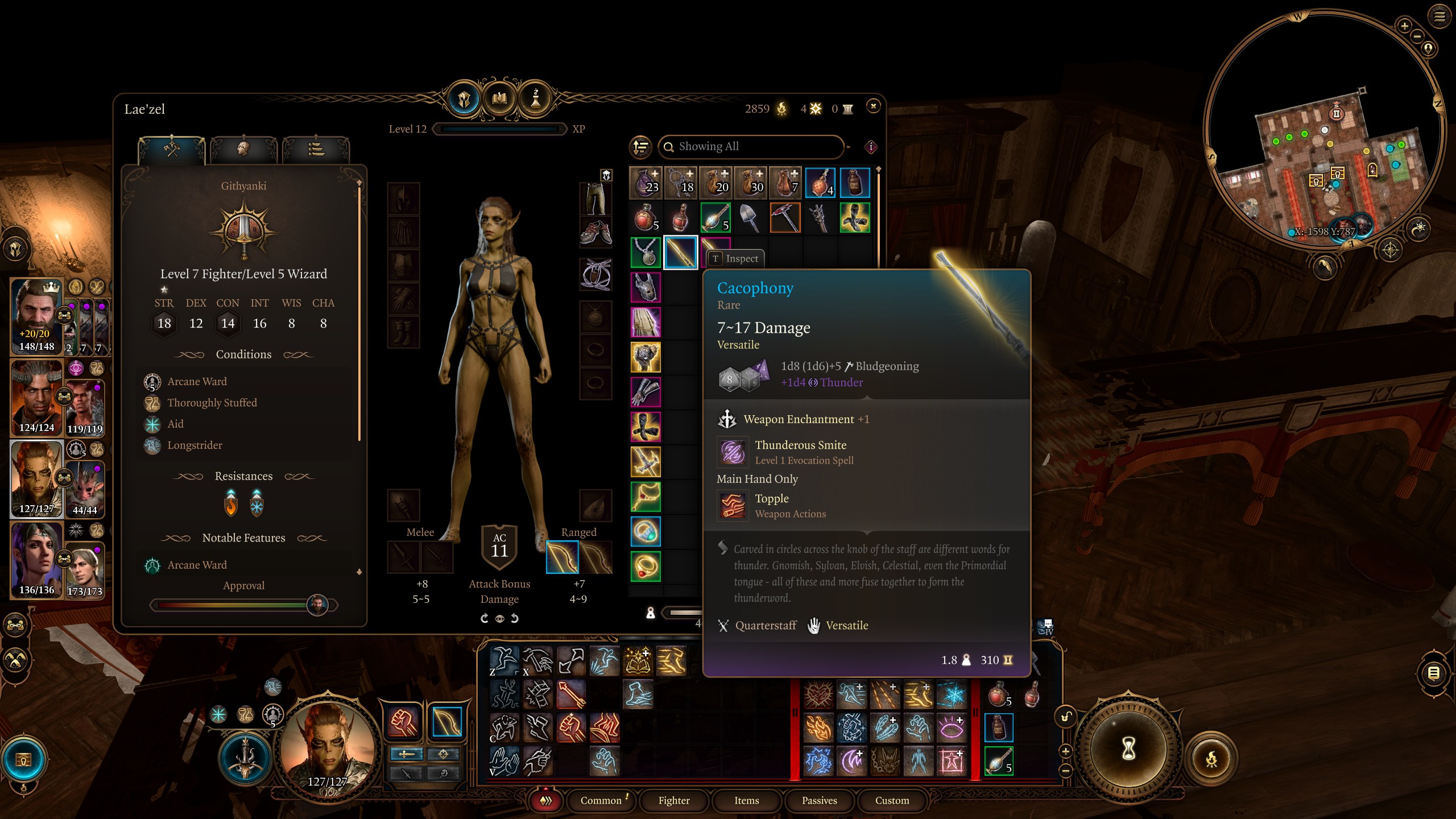Open the spellbook tab at panel top
Viewport: 1456px width, 819px height.
pyautogui.click(x=499, y=99)
